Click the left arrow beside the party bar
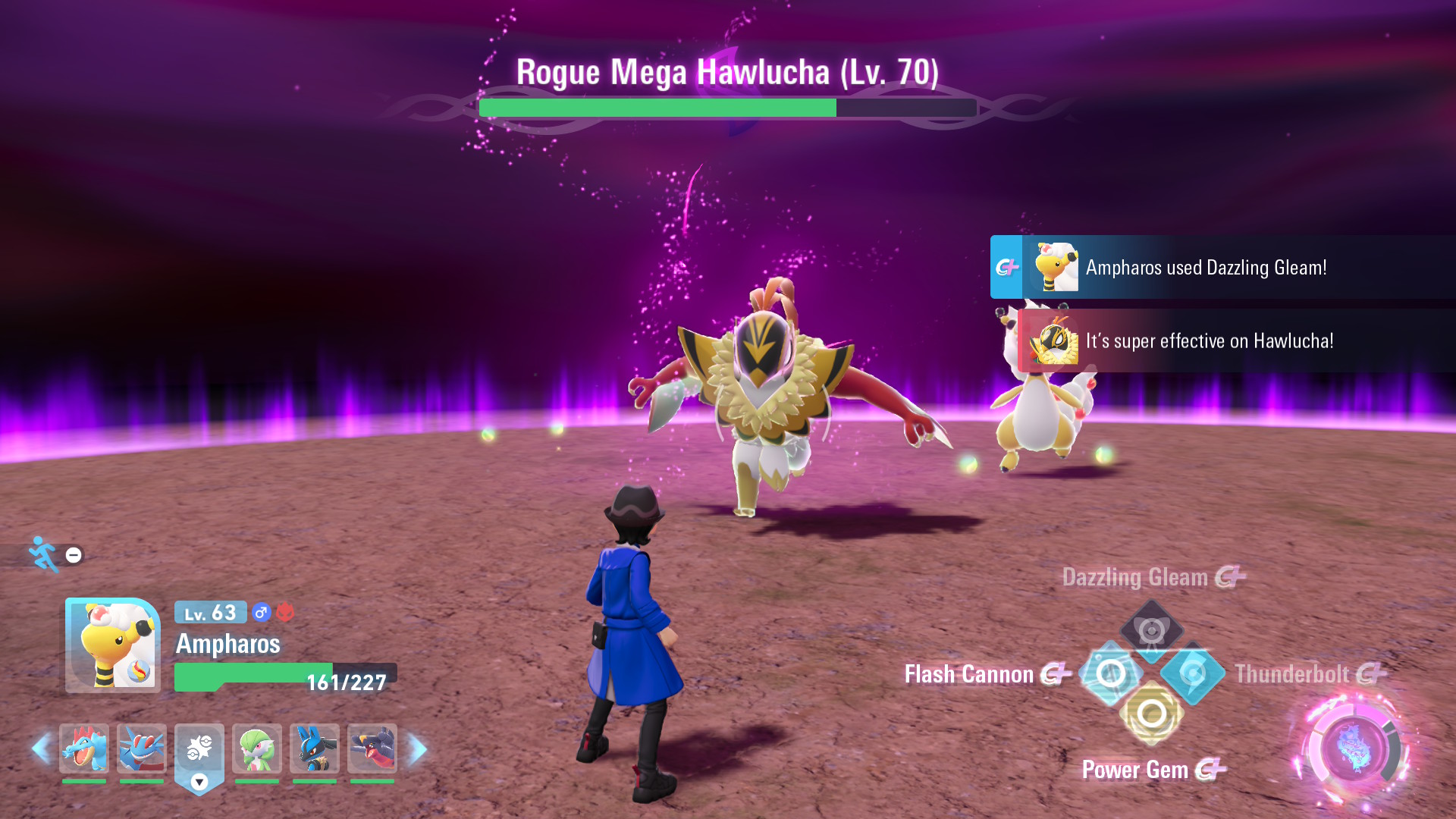Viewport: 1456px width, 819px height. tap(40, 749)
